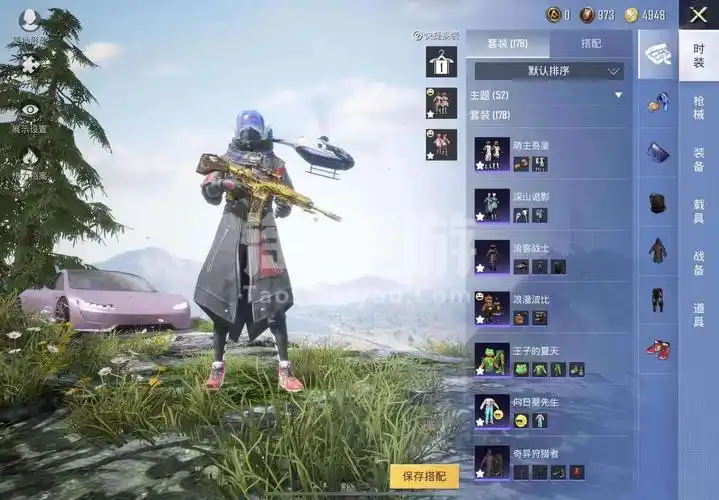Click the clothes hanger quick-outfit icon
The image size is (719, 500).
441,62
